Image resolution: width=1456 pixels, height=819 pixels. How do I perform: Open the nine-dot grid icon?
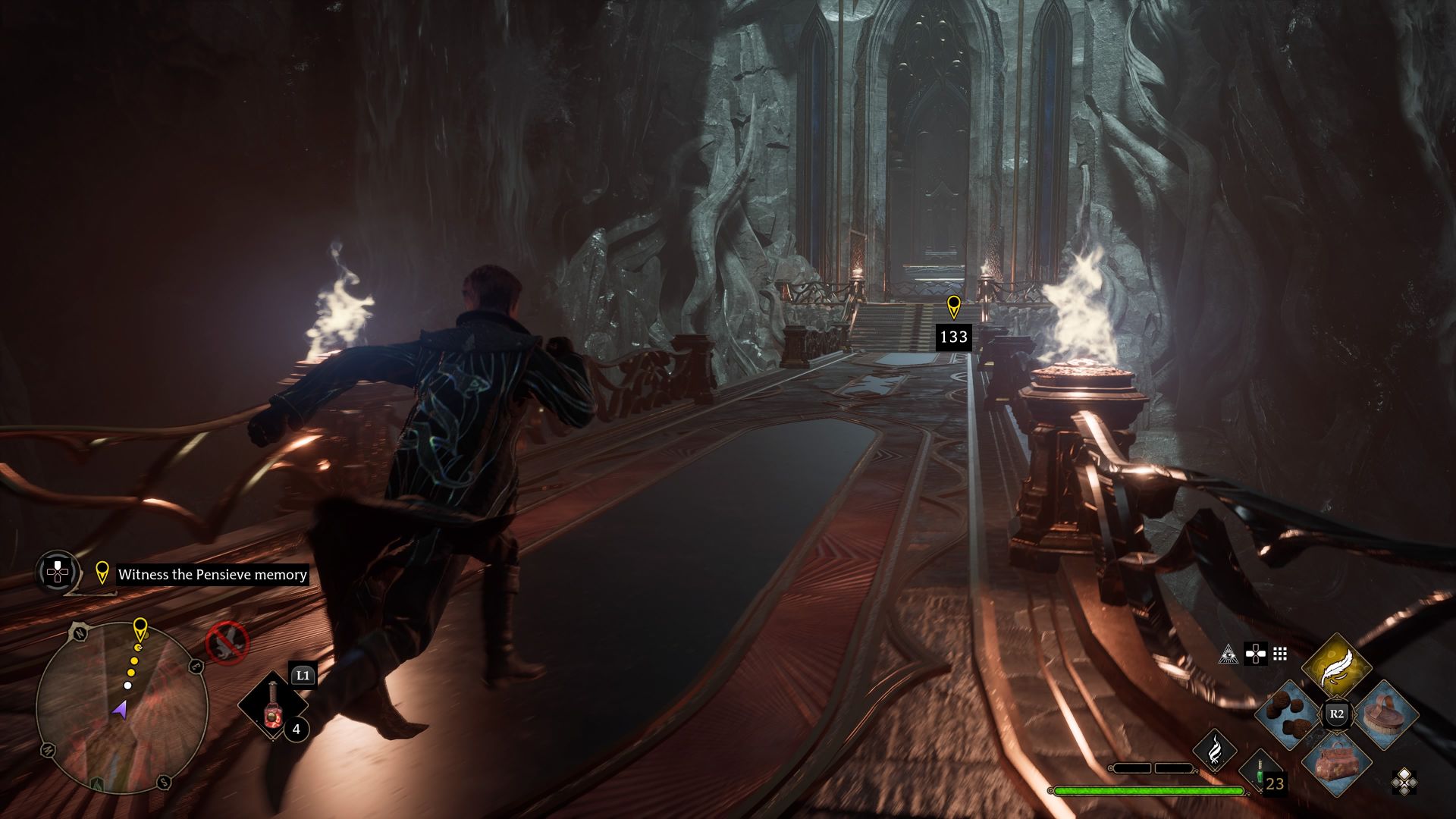1280,654
